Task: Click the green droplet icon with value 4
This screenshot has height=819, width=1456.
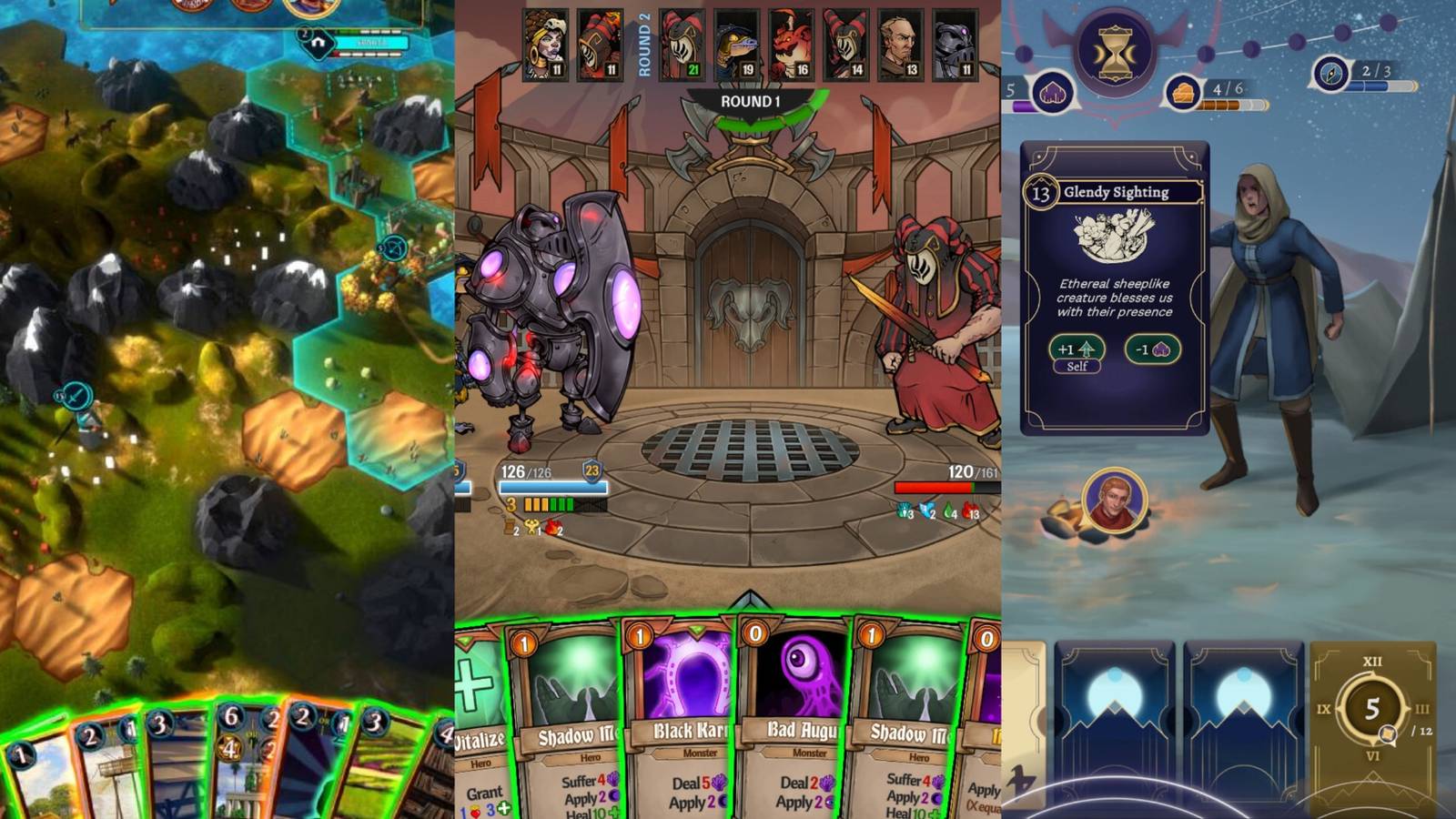Action: coord(948,511)
